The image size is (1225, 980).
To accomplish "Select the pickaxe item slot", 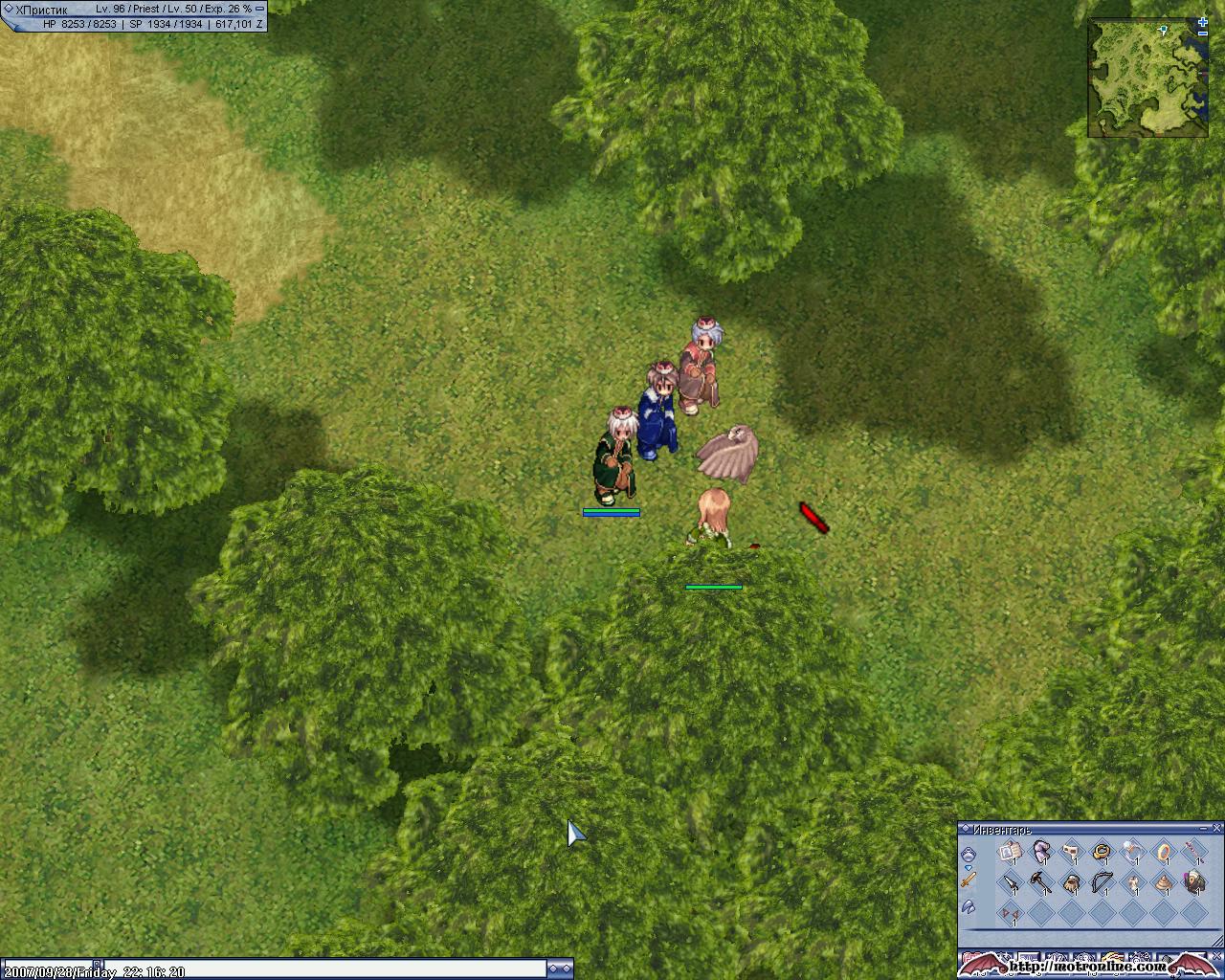I will (x=1040, y=882).
